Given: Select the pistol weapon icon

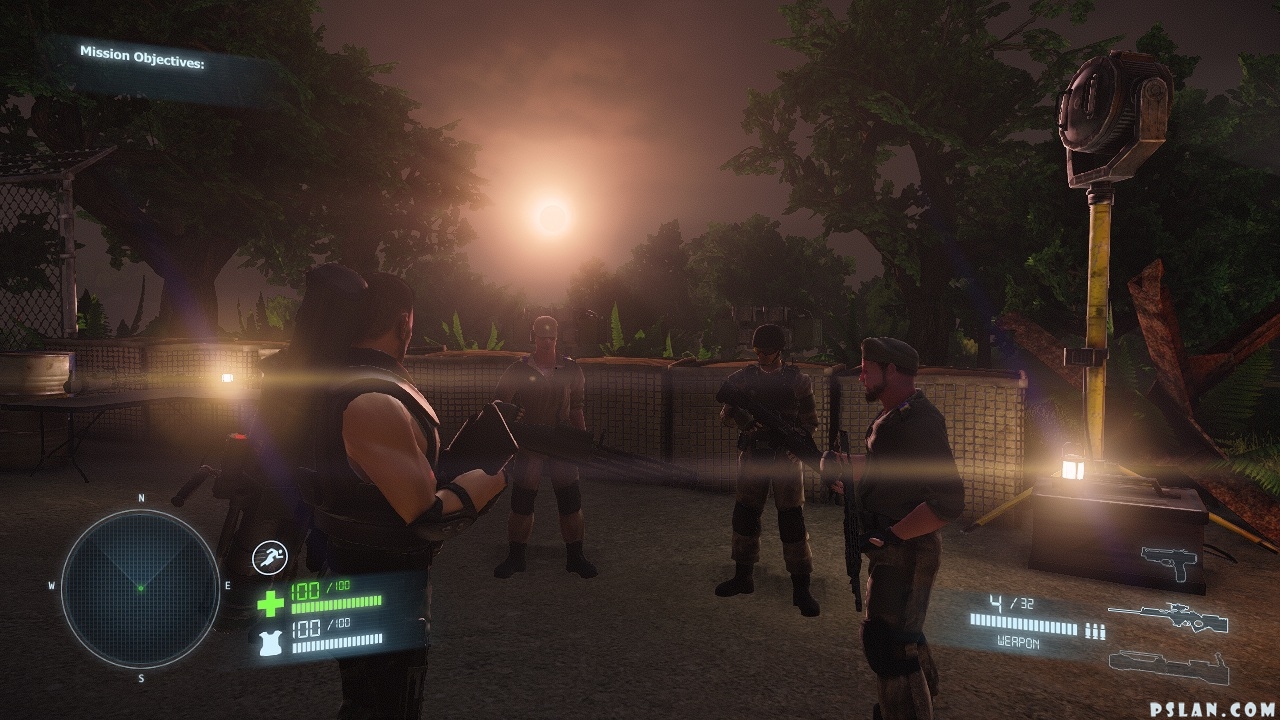Looking at the screenshot, I should tap(1170, 562).
